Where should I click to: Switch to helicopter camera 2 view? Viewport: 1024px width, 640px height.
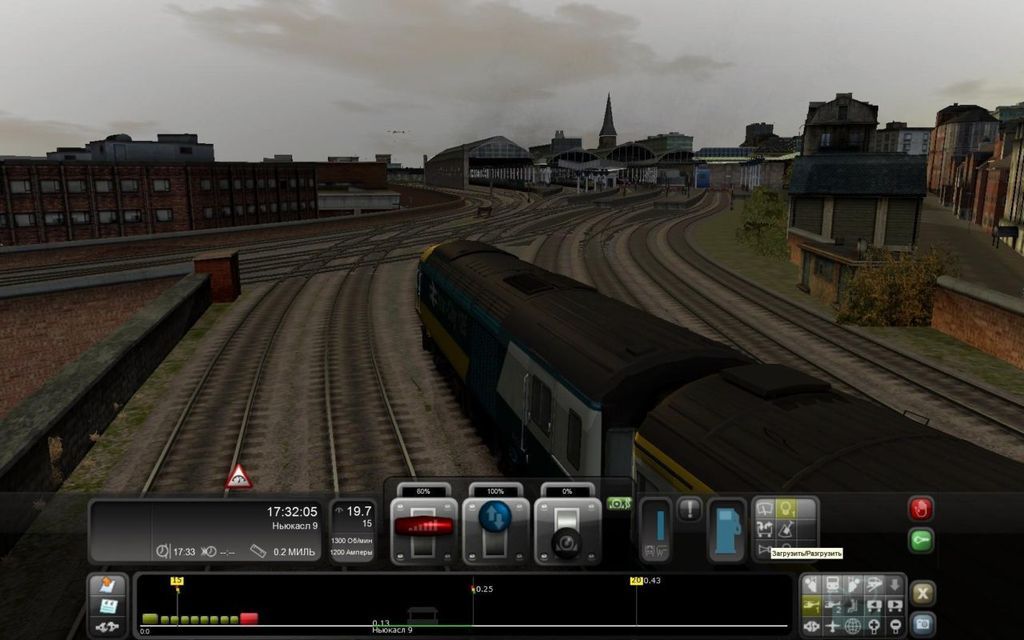(832, 606)
